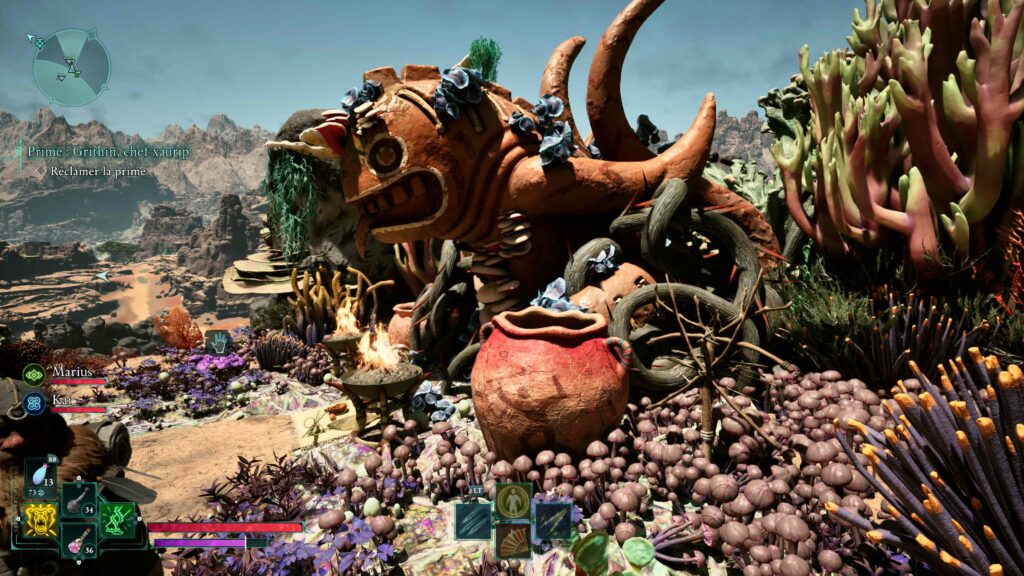
Task: Activate the human silhouette ability
Action: point(513,500)
